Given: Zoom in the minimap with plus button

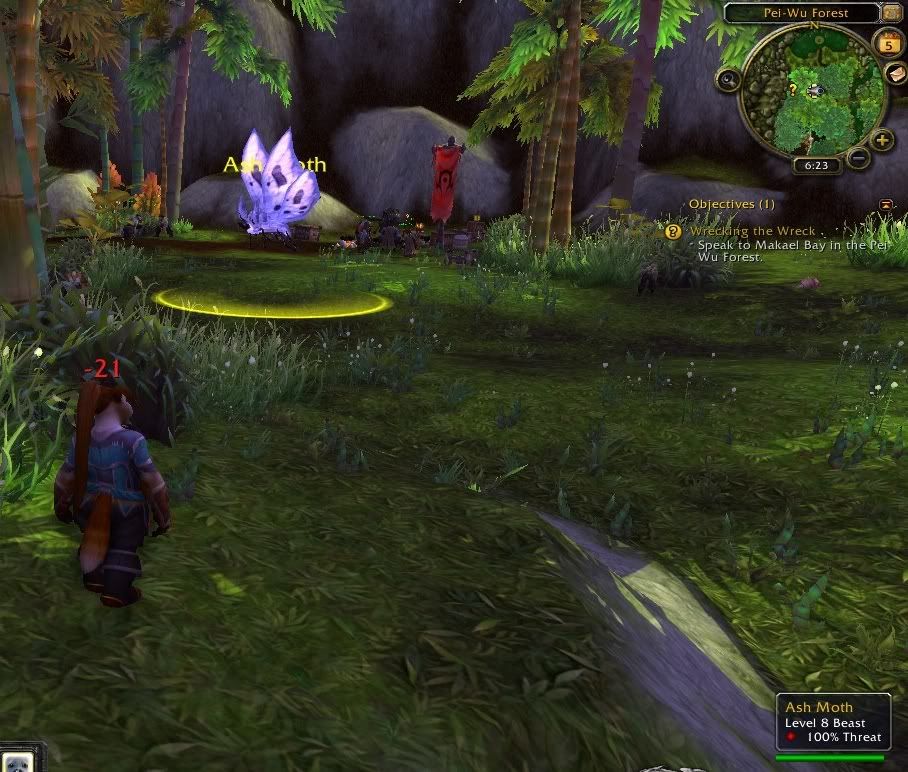Looking at the screenshot, I should 882,140.
